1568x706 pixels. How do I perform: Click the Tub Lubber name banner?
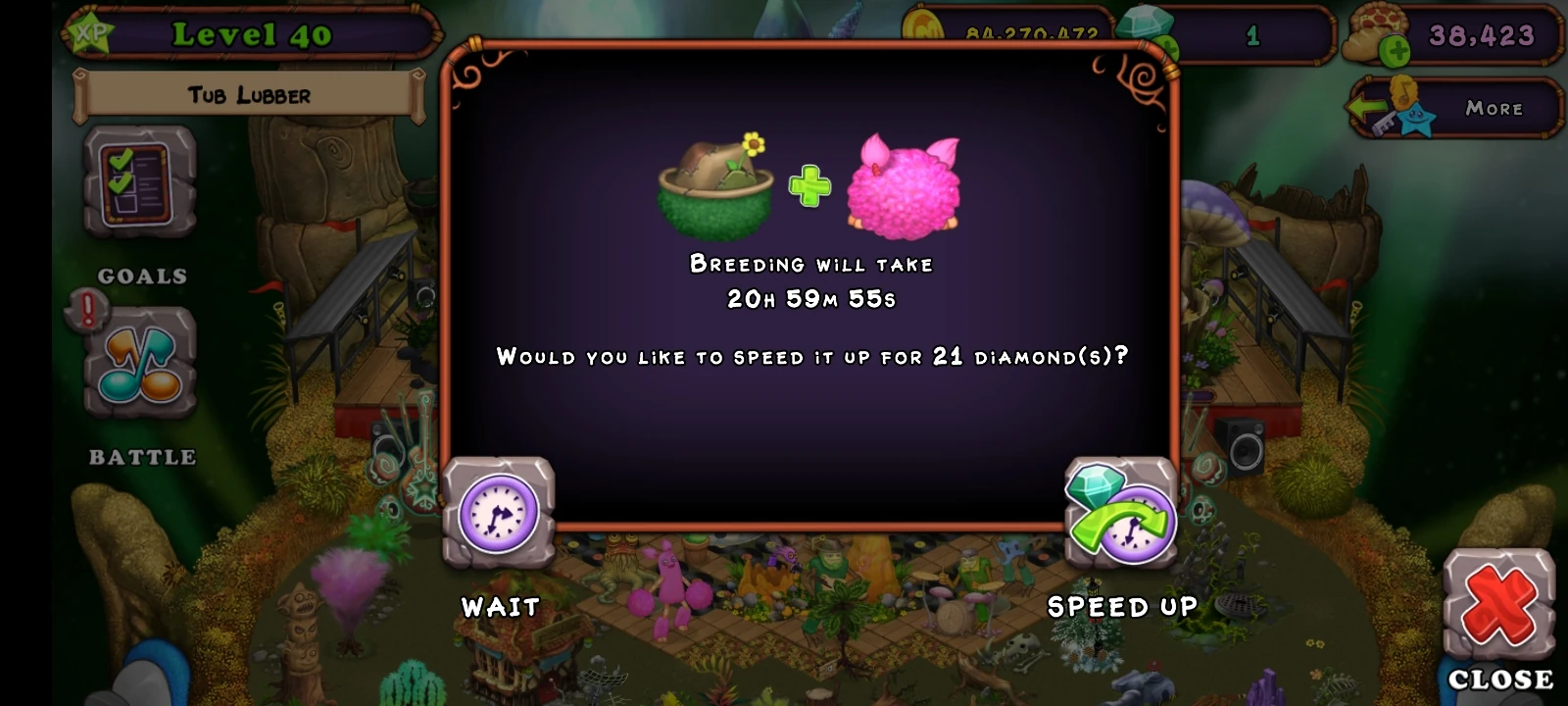[x=248, y=95]
